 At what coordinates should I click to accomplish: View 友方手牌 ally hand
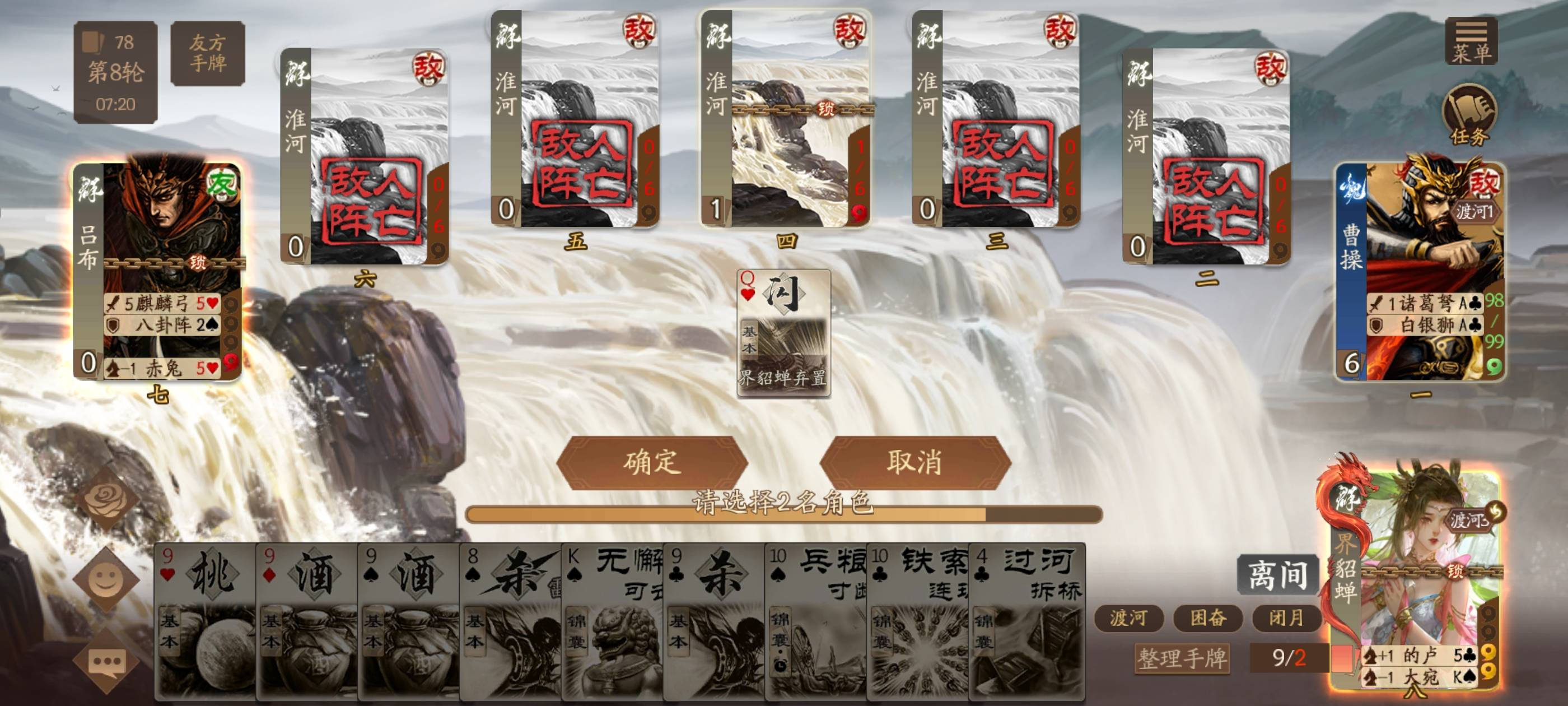(x=208, y=53)
